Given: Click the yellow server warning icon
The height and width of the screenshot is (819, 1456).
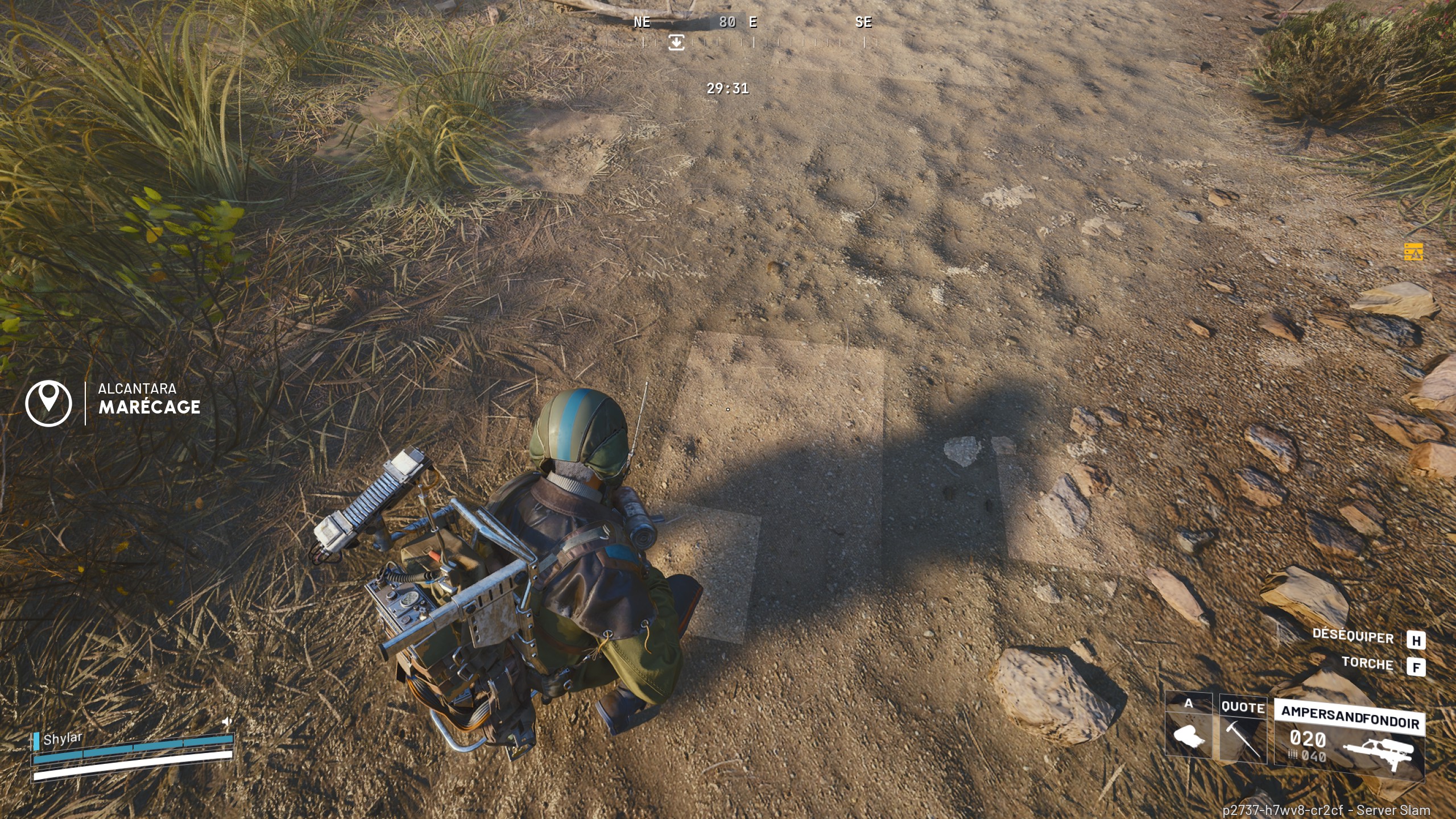Looking at the screenshot, I should click(x=1413, y=251).
